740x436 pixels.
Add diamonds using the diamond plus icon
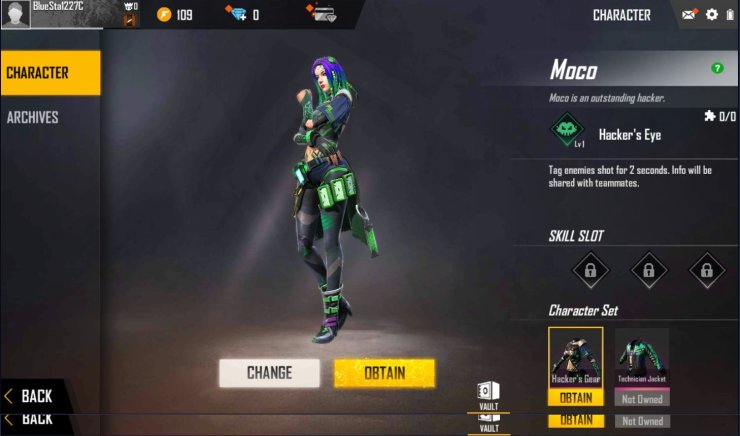[x=236, y=14]
